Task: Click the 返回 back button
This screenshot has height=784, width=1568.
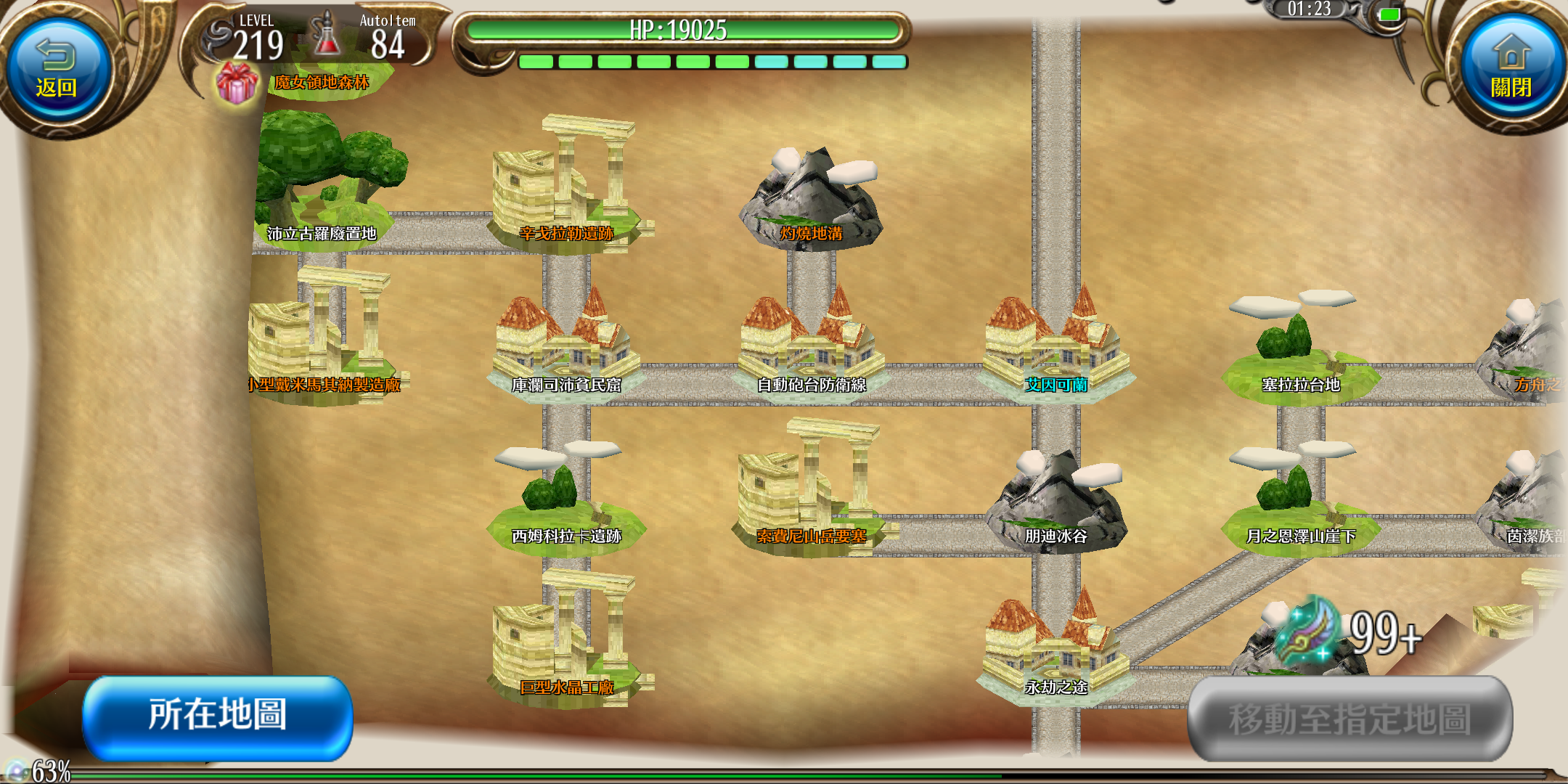Action: pyautogui.click(x=57, y=71)
